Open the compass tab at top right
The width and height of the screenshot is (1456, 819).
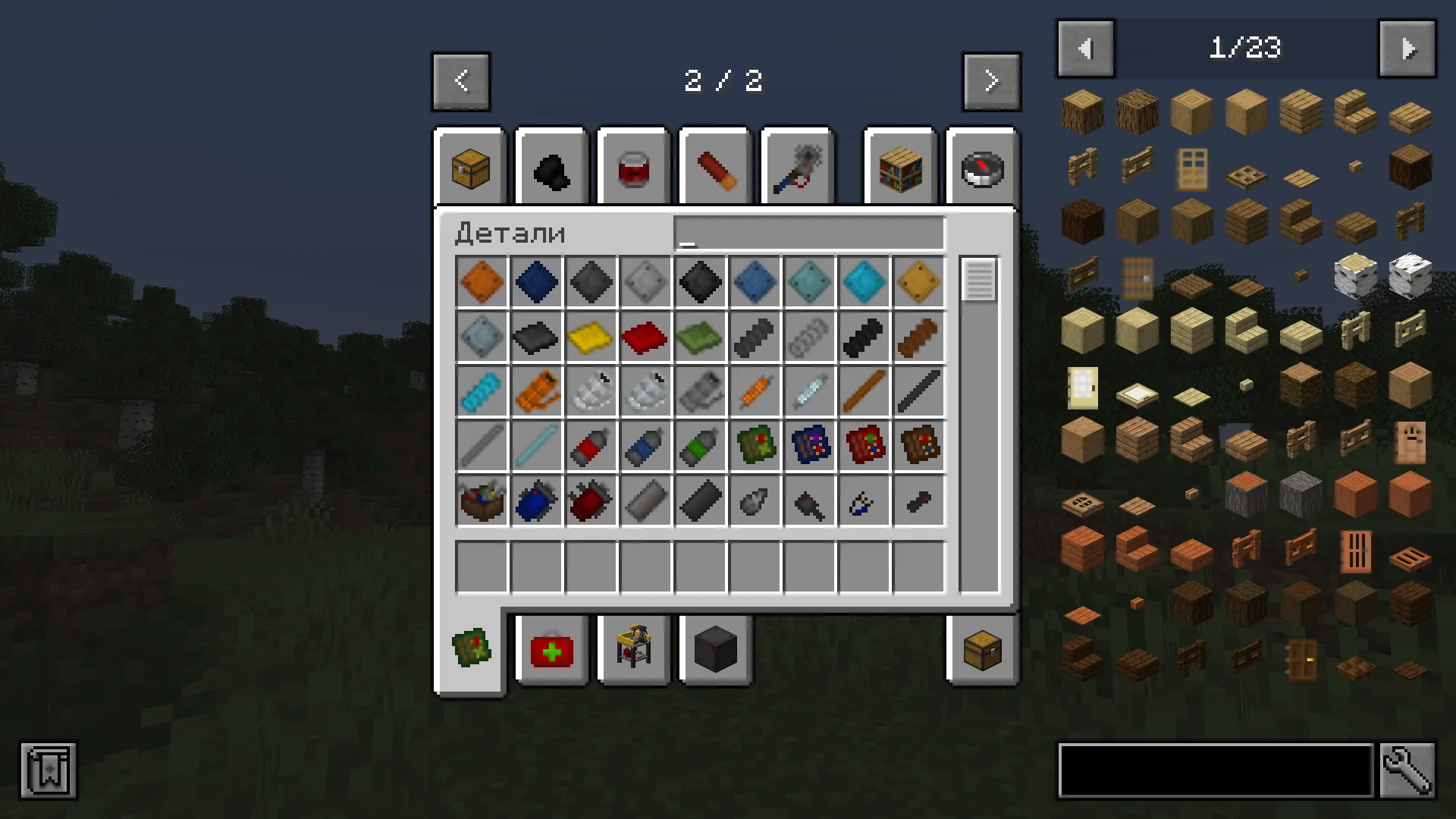(x=982, y=168)
